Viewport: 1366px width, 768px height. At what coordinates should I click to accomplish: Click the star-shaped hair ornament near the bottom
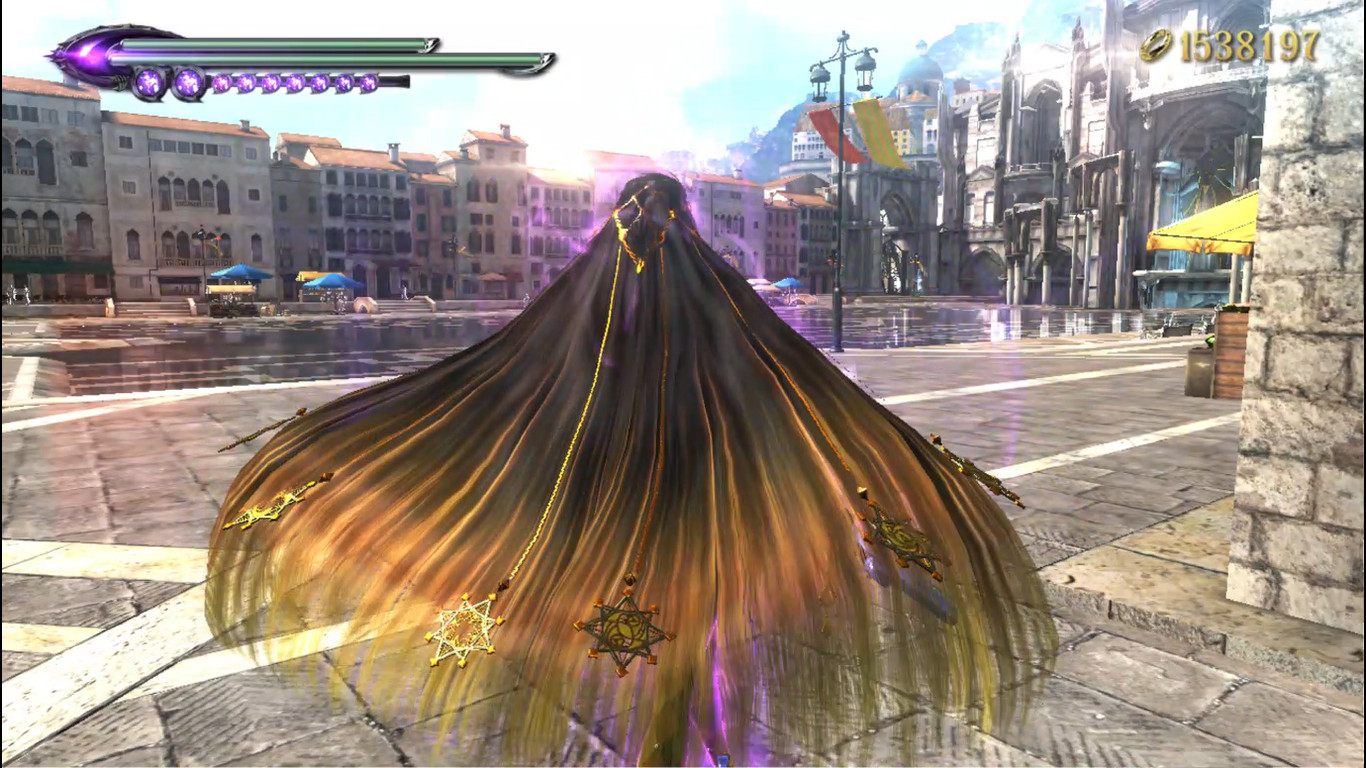click(x=624, y=626)
